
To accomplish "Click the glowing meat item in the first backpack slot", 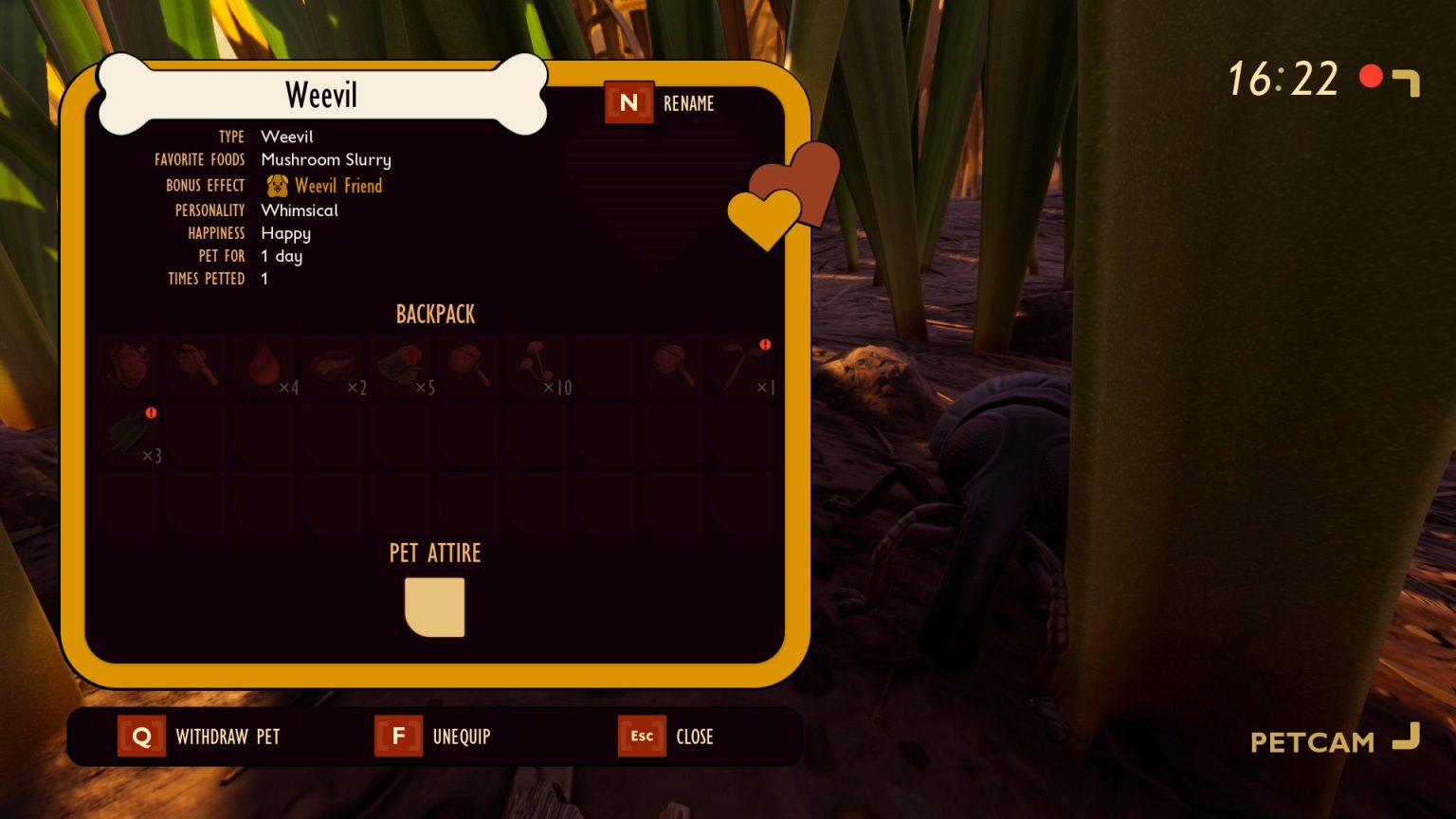I will [x=128, y=367].
